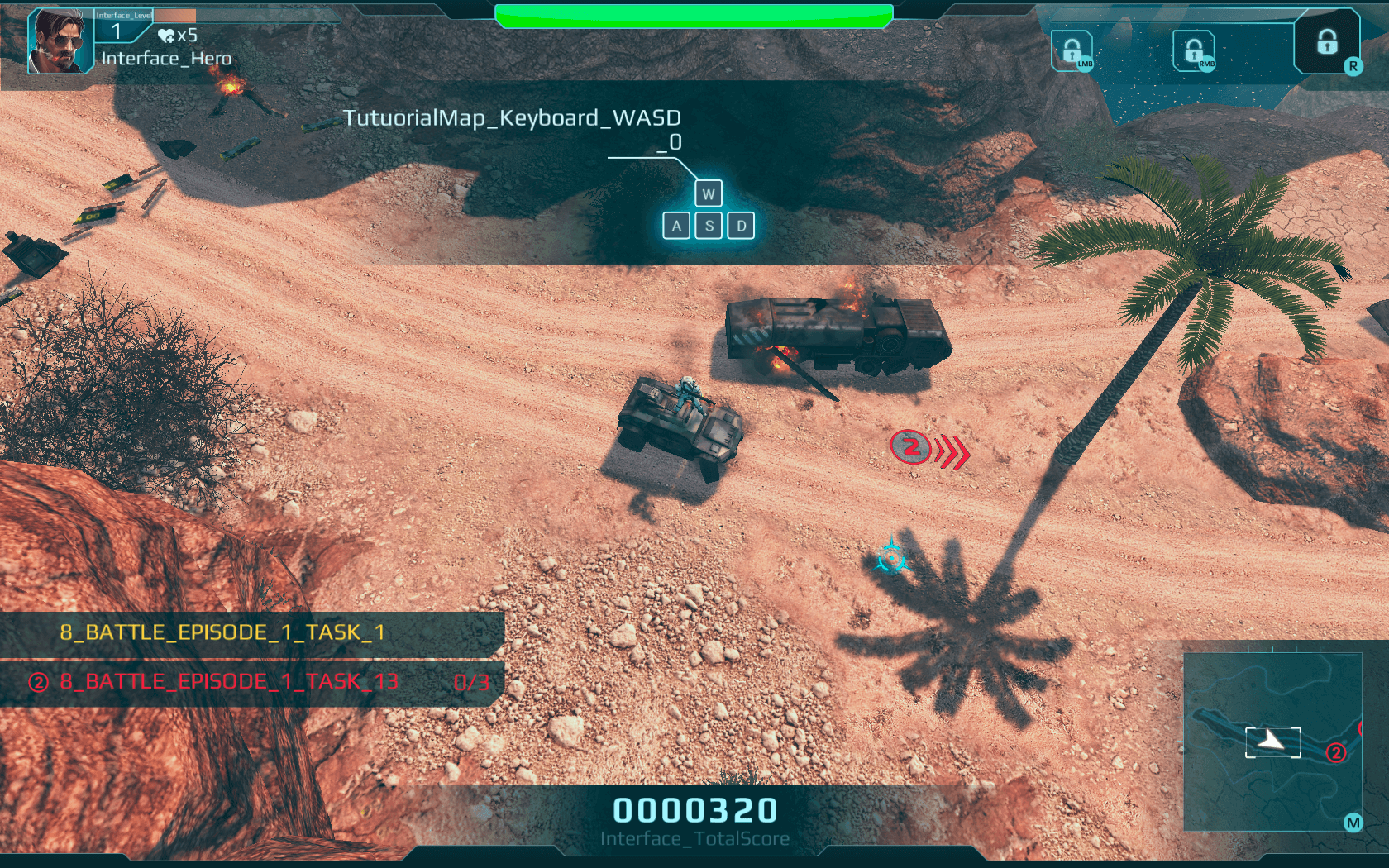Activate the locked R ability slot
Viewport: 1389px width, 868px height.
tap(1327, 42)
